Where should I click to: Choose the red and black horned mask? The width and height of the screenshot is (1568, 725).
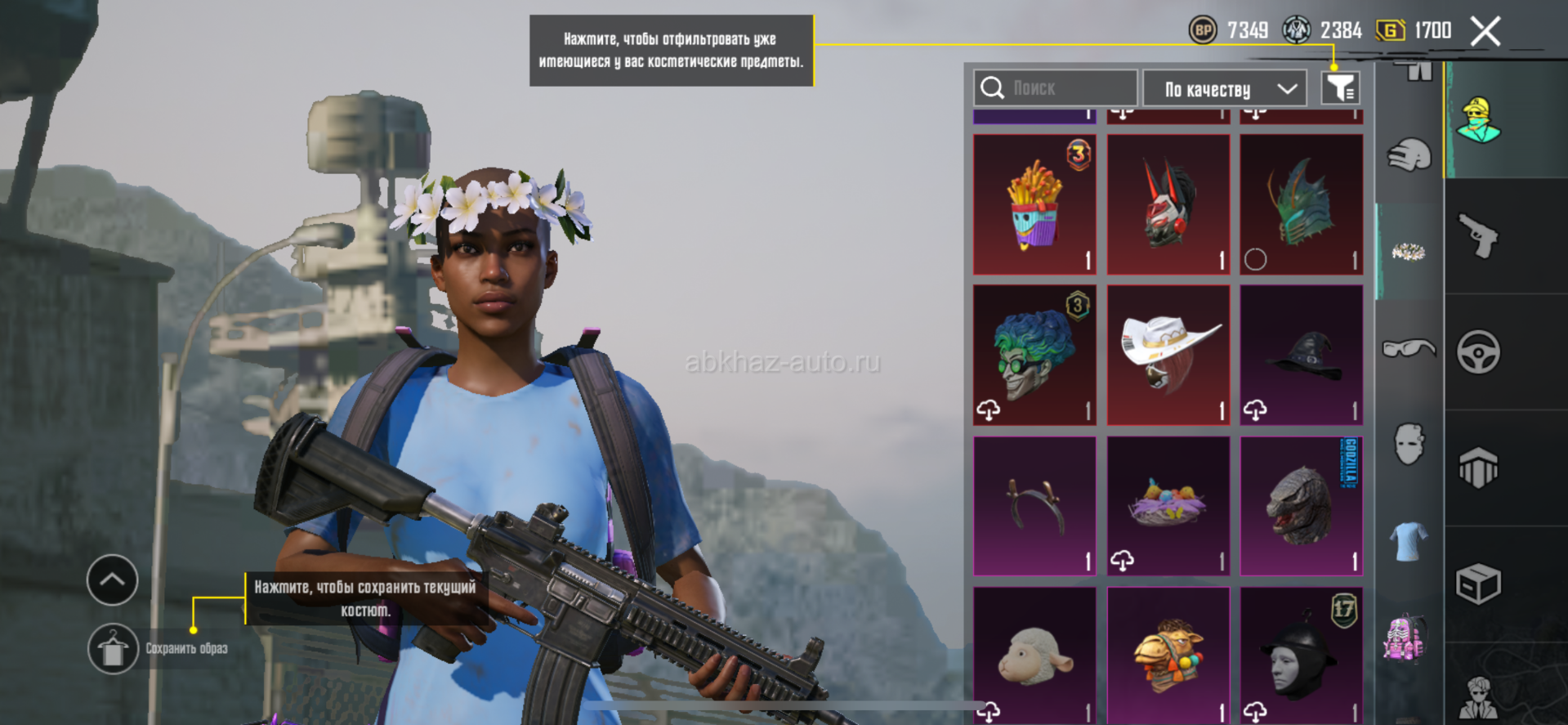tap(1168, 205)
